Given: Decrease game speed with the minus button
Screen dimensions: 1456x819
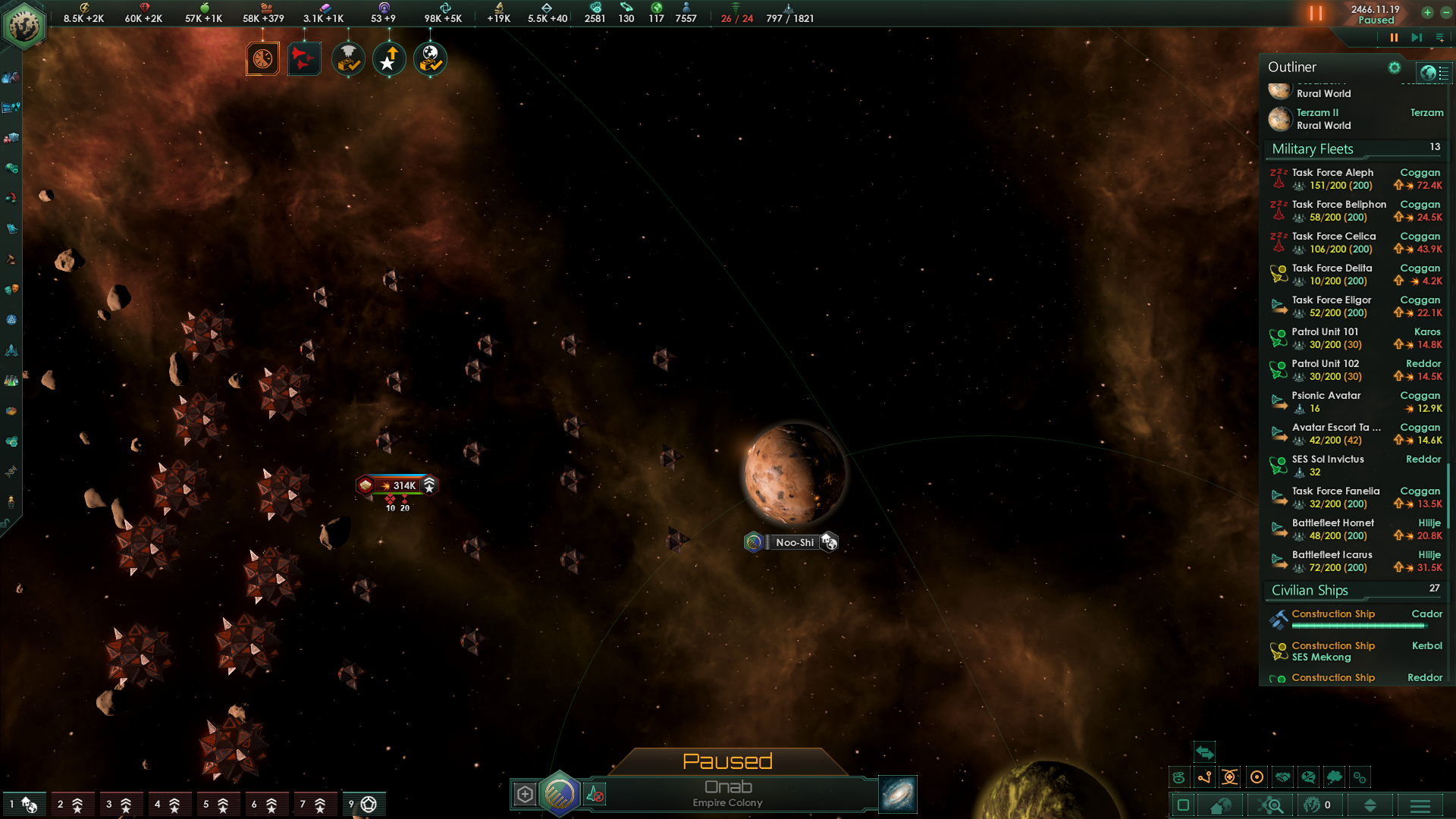Looking at the screenshot, I should coord(1445,12).
